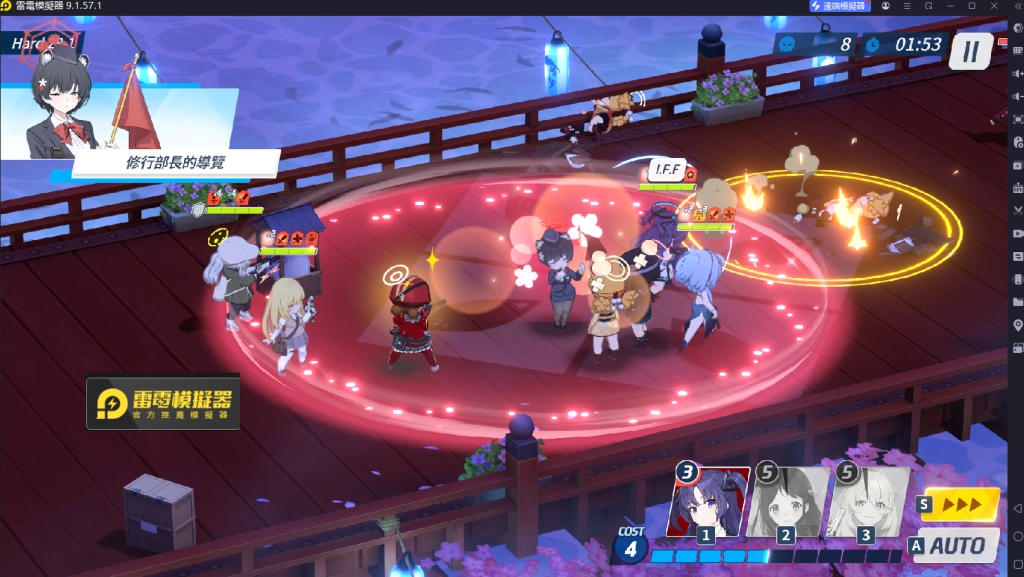Minimize the emulator window
This screenshot has width=1024, height=577.
[x=950, y=6]
